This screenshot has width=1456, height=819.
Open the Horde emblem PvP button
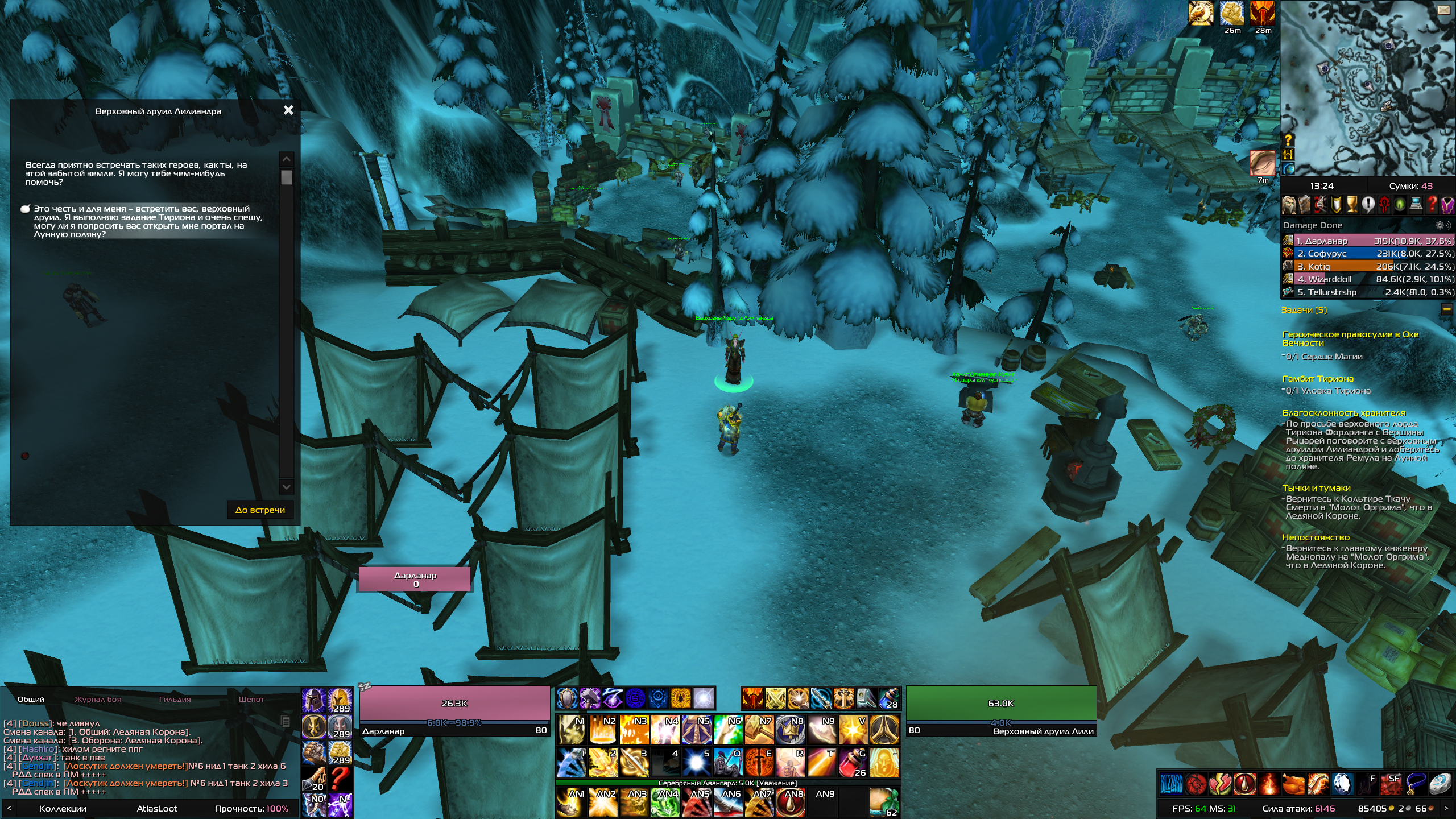pos(1384,204)
